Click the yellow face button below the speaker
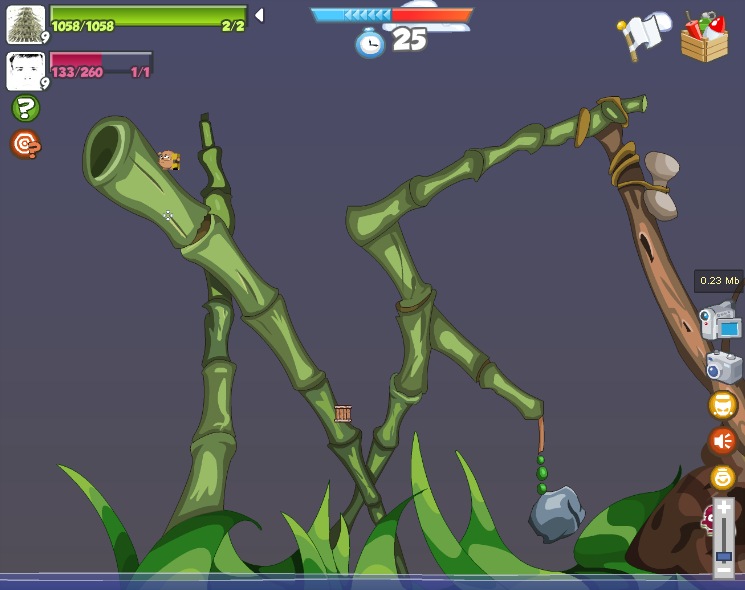This screenshot has width=745, height=590. click(x=722, y=477)
